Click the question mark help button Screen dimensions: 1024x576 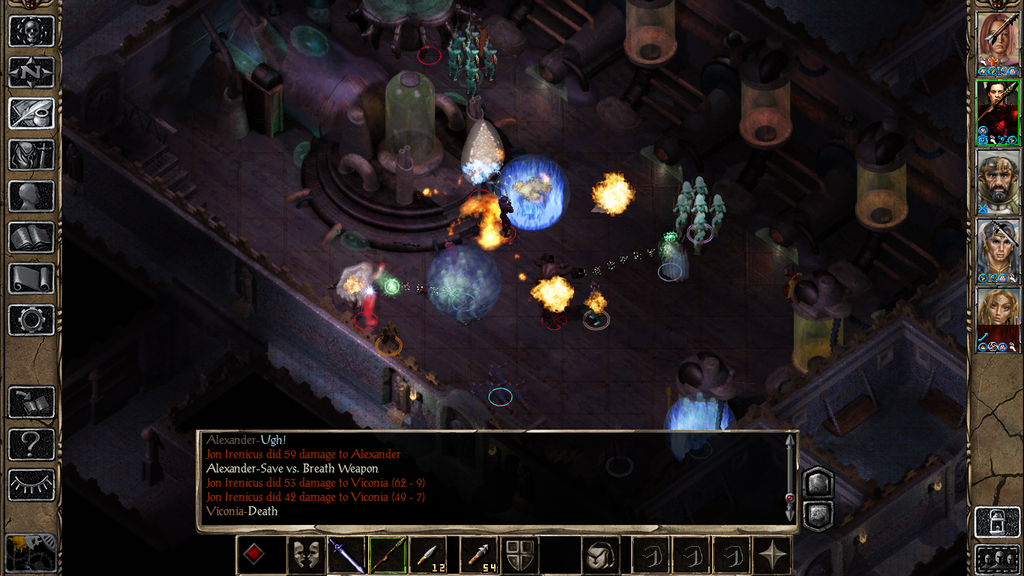31,444
